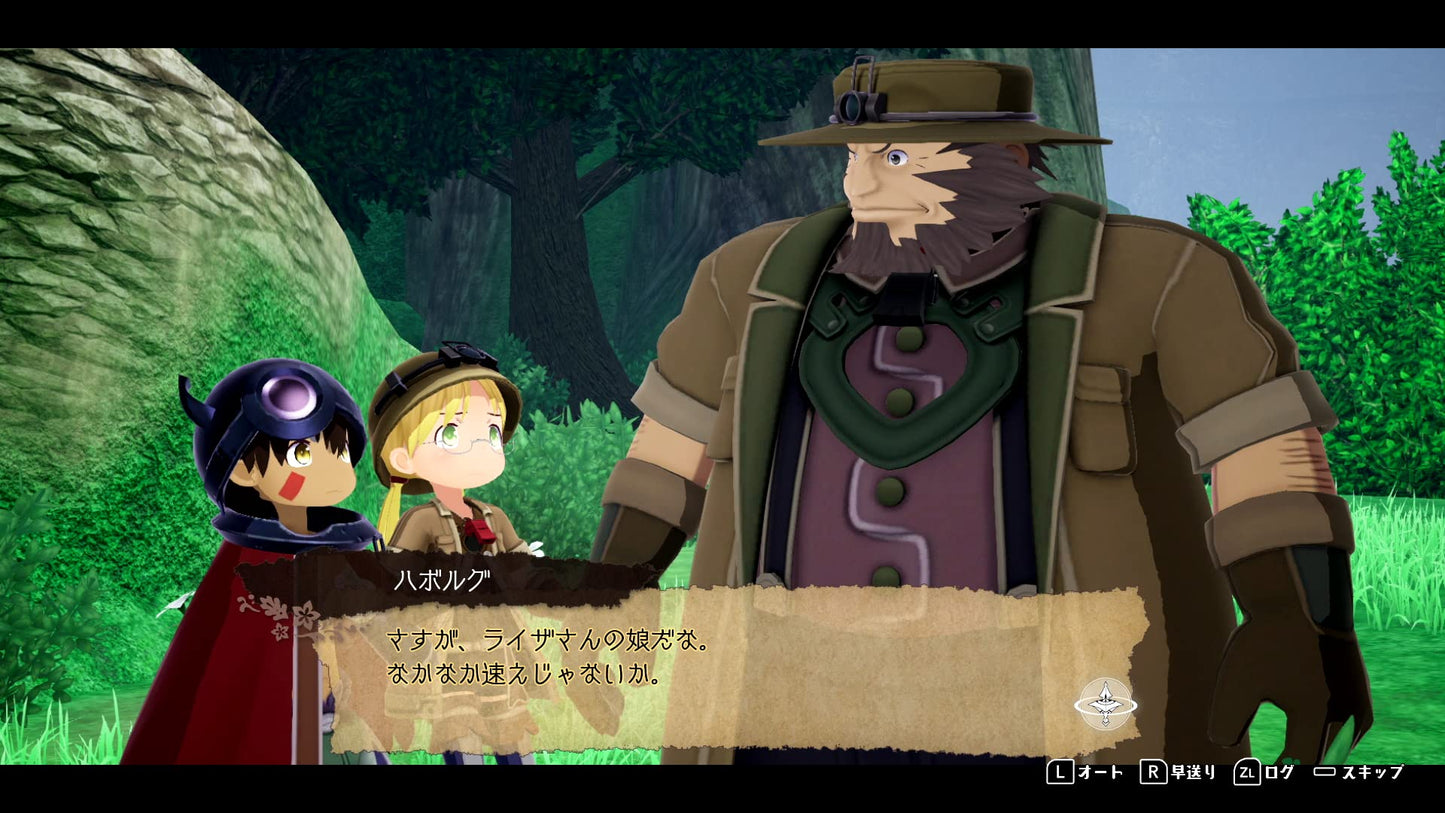Click the minus button skip prompt icon
1445x813 pixels.
tap(1325, 771)
